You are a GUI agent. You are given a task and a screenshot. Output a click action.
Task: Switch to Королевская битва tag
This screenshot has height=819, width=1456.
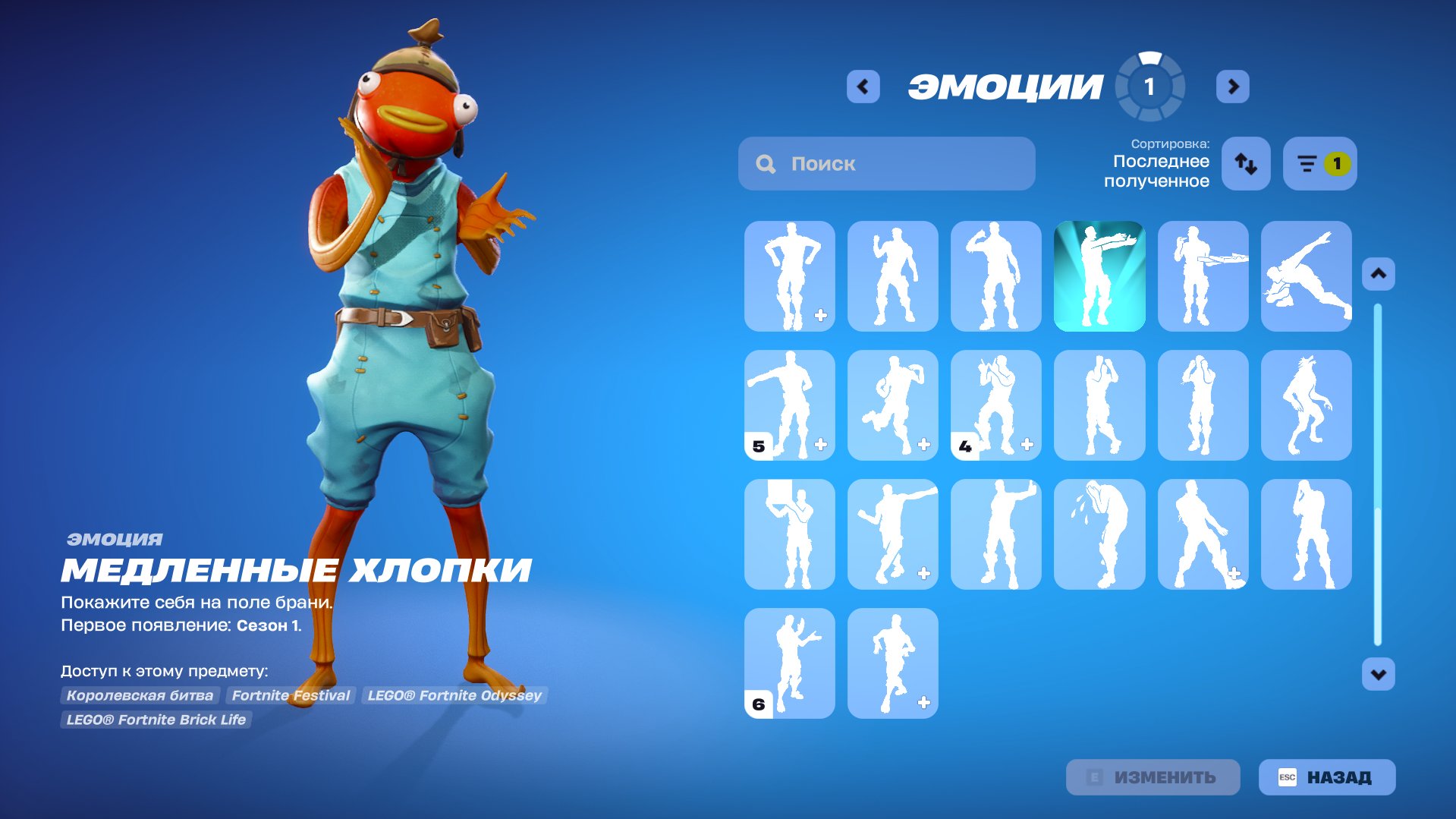(x=139, y=695)
